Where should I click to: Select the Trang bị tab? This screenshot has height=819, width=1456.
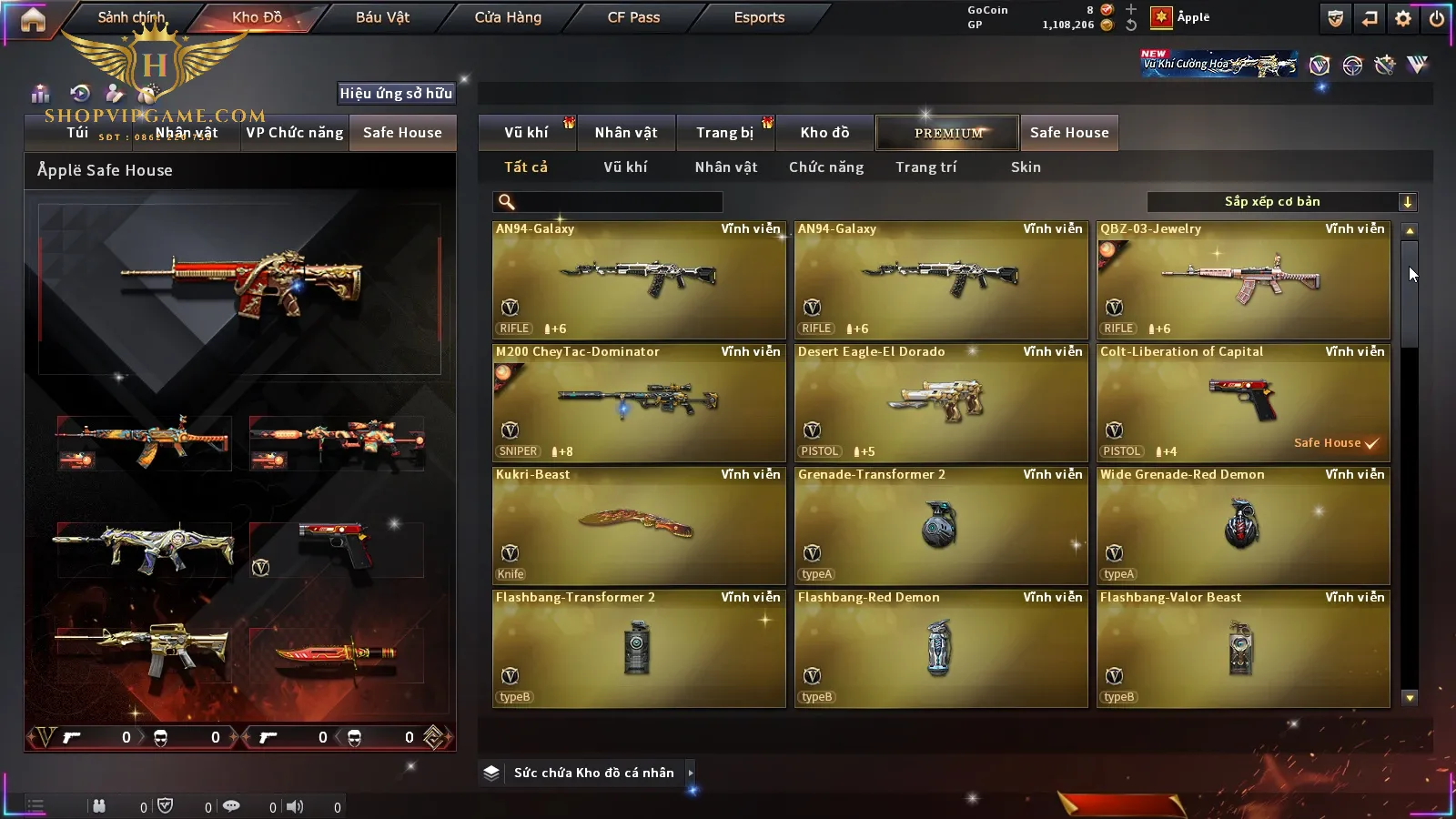click(724, 133)
